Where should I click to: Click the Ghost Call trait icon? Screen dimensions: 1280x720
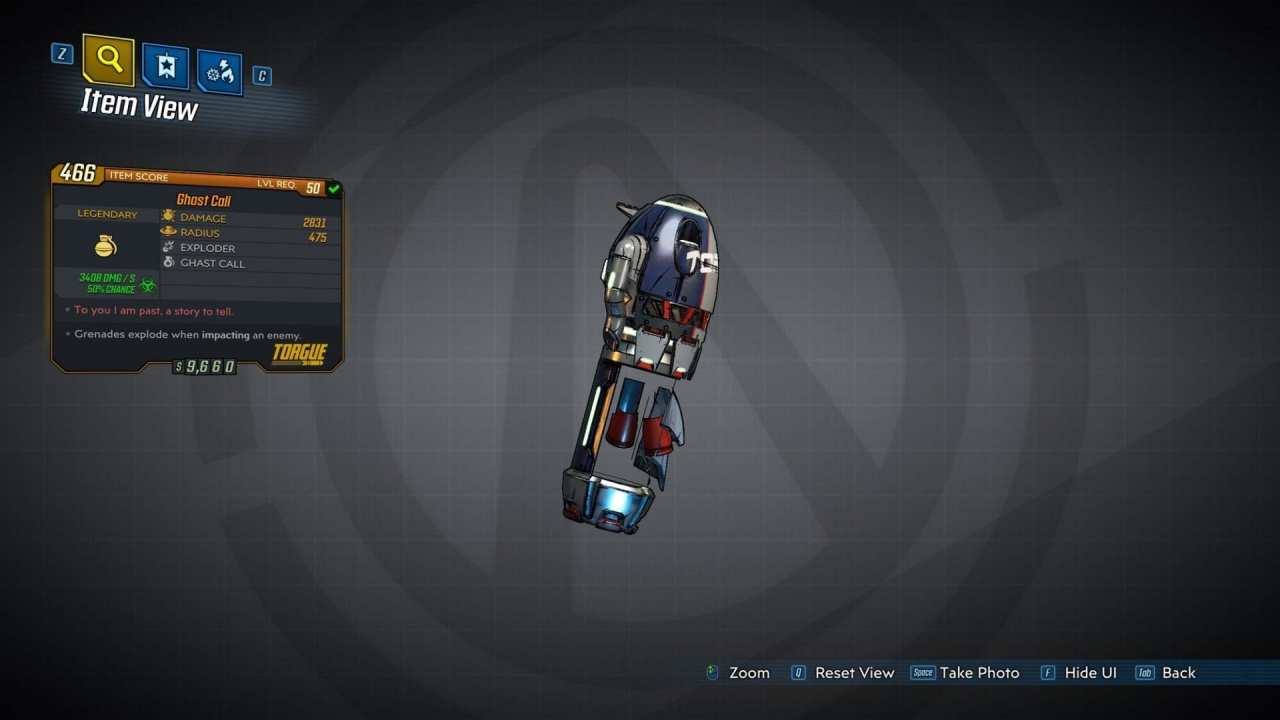[167, 263]
